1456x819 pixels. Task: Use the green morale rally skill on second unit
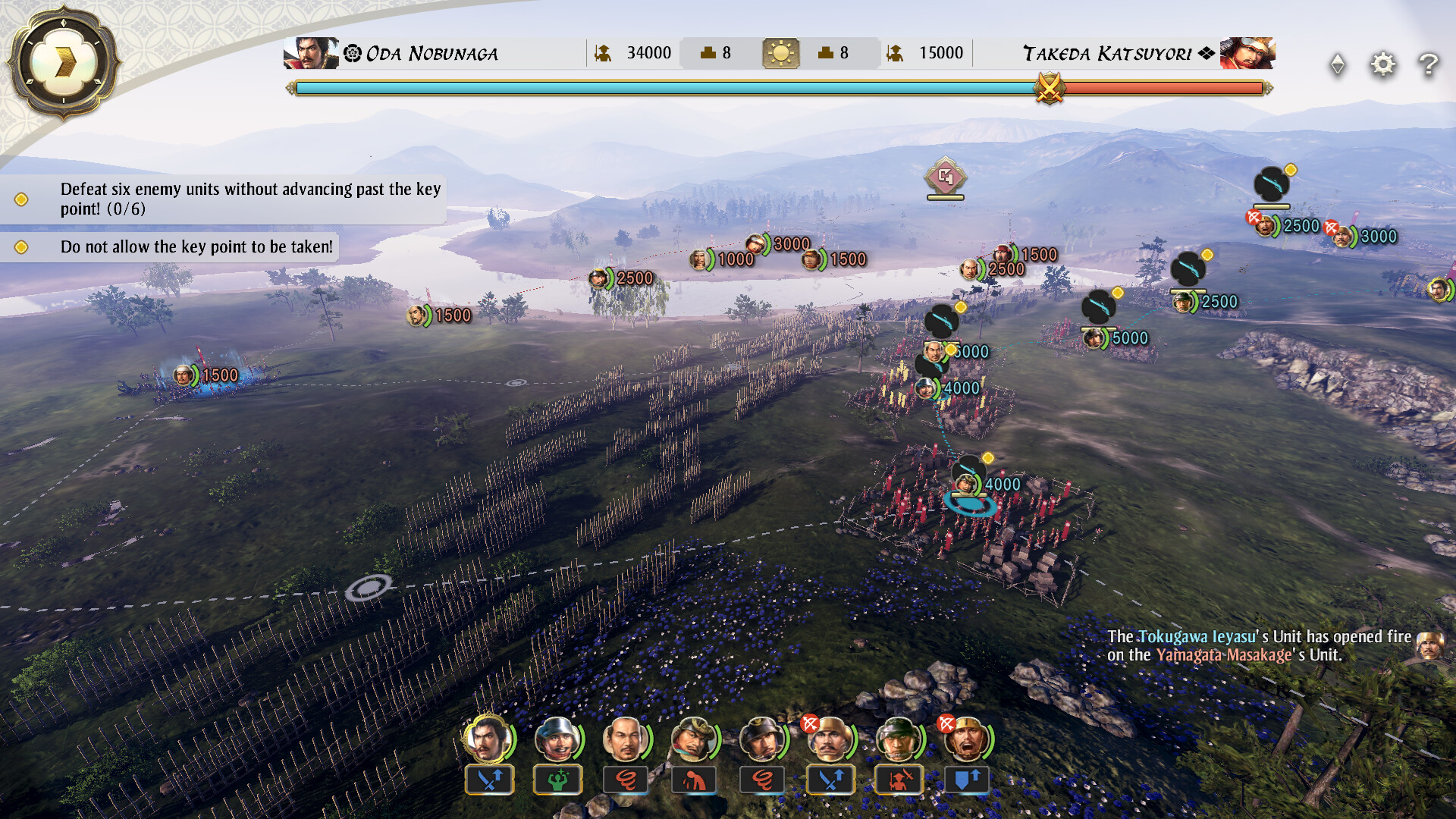[x=557, y=780]
